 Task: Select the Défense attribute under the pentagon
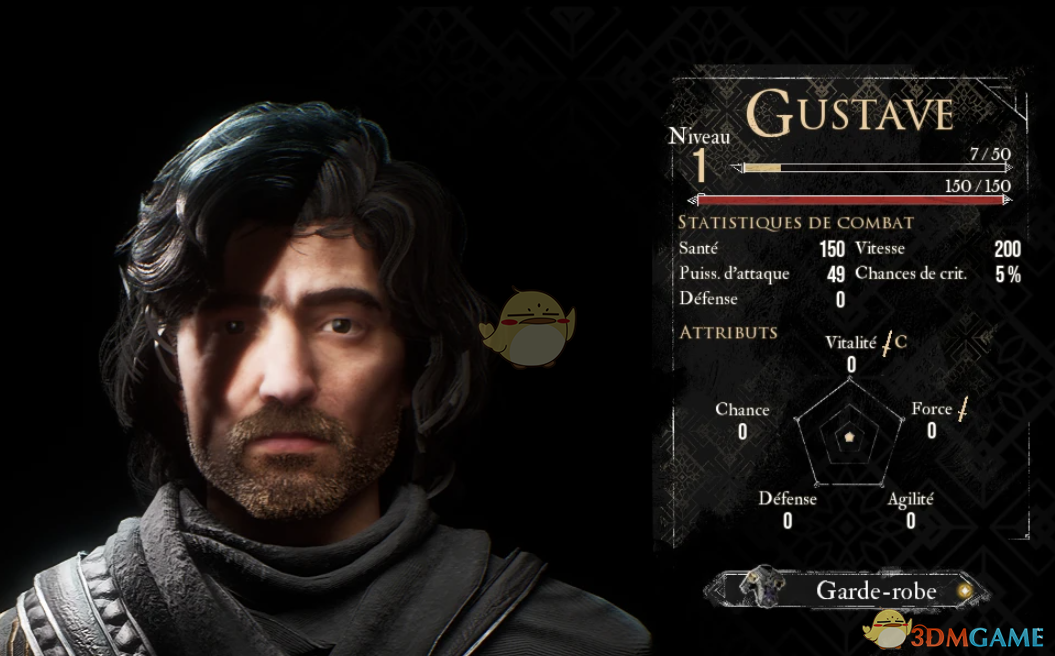[787, 499]
